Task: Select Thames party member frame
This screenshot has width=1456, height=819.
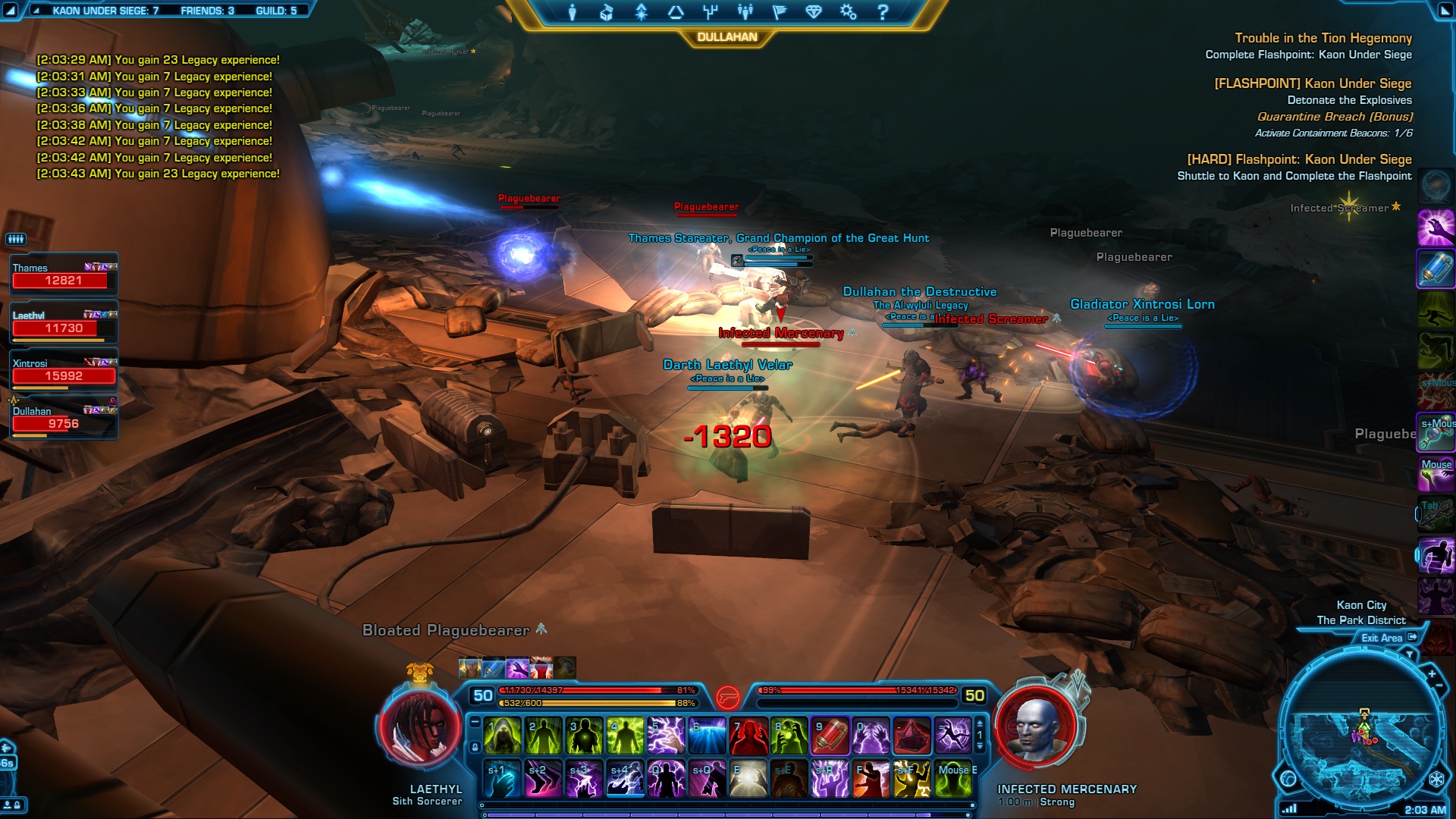Action: click(64, 275)
